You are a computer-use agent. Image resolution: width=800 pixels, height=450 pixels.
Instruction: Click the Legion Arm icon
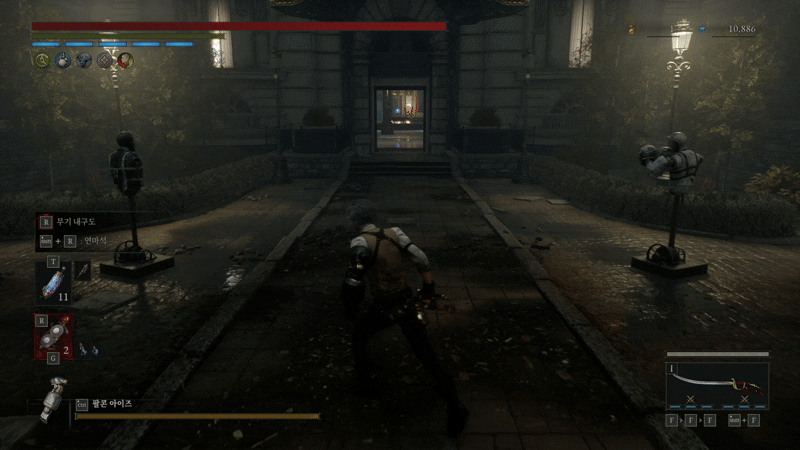(54, 402)
